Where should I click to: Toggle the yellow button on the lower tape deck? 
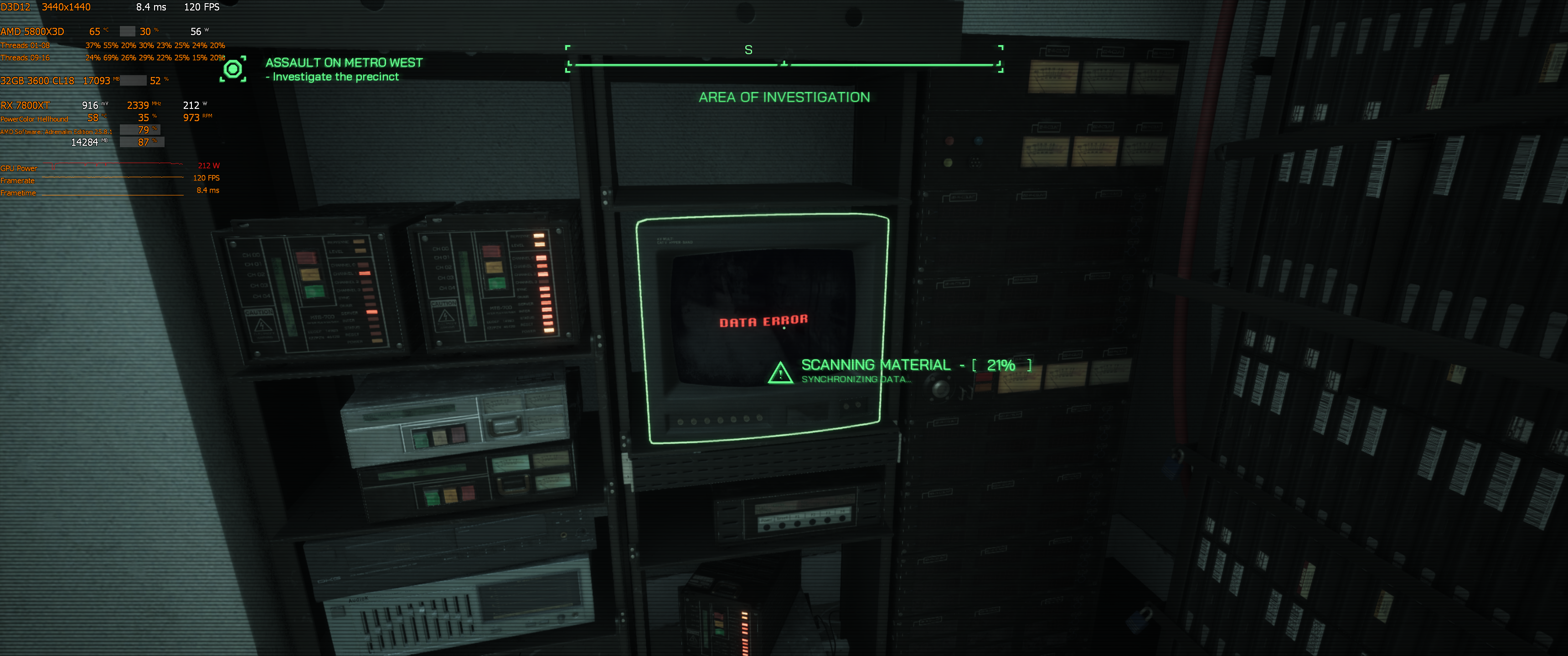[451, 497]
